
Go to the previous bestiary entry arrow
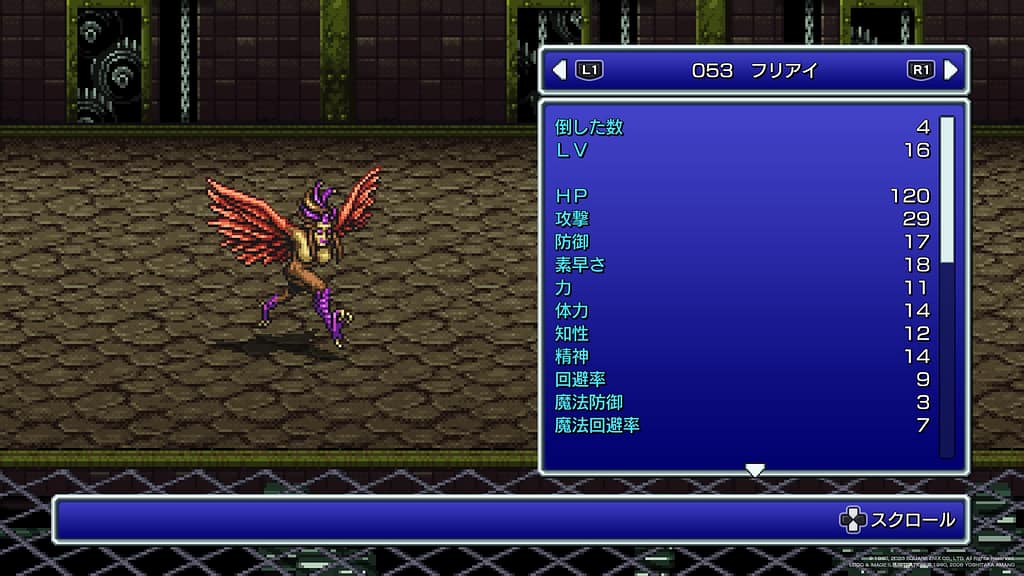[x=560, y=70]
